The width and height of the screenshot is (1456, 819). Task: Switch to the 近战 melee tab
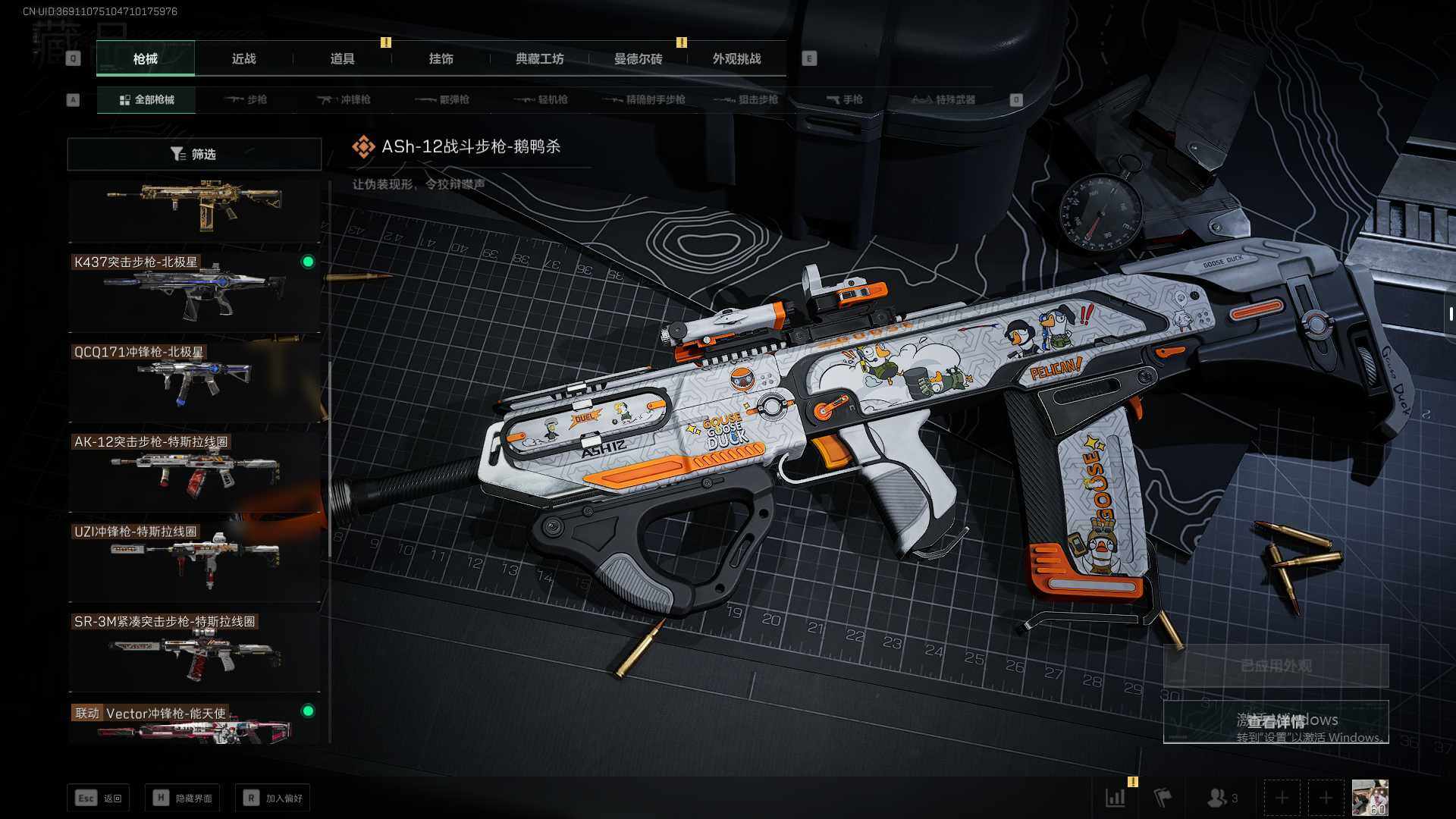click(243, 58)
